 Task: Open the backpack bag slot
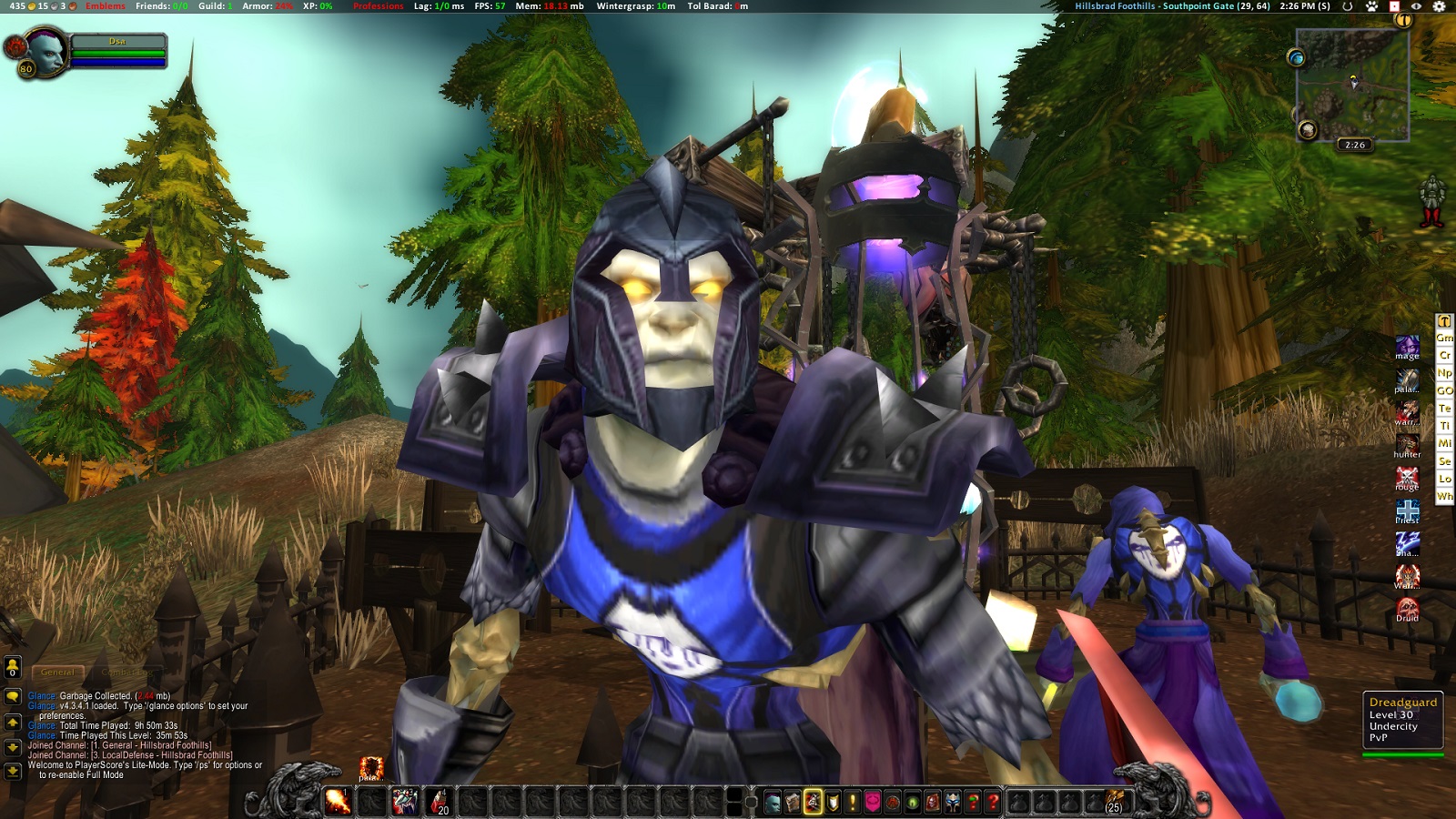pyautogui.click(x=1115, y=801)
